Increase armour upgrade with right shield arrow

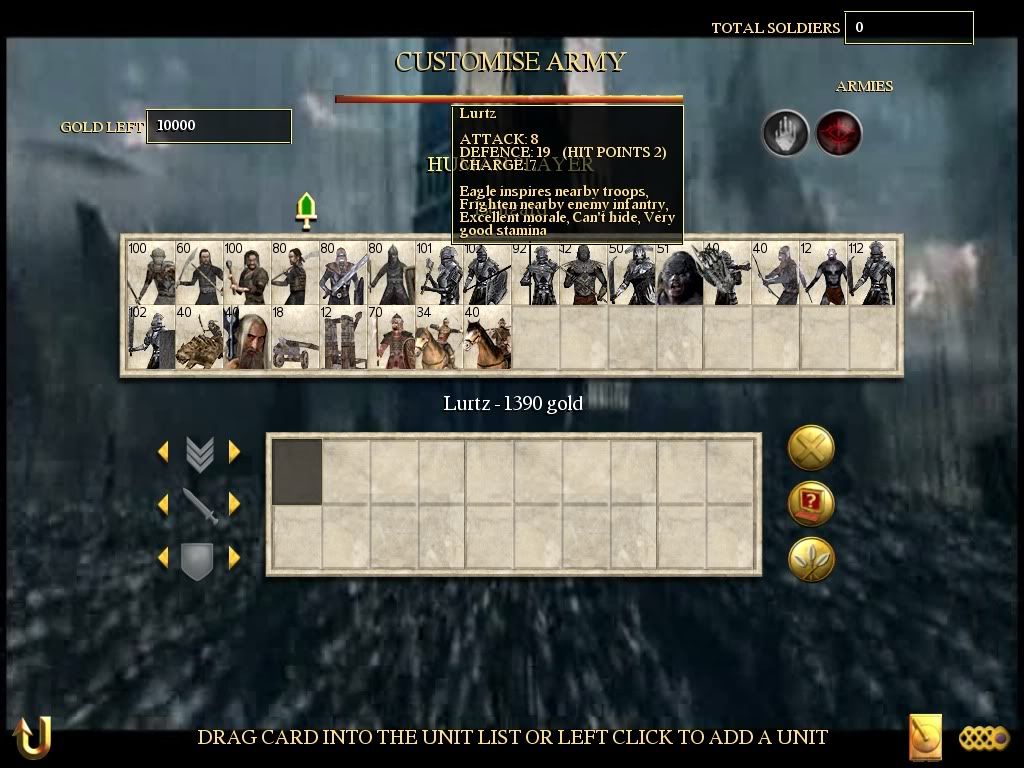coord(234,557)
